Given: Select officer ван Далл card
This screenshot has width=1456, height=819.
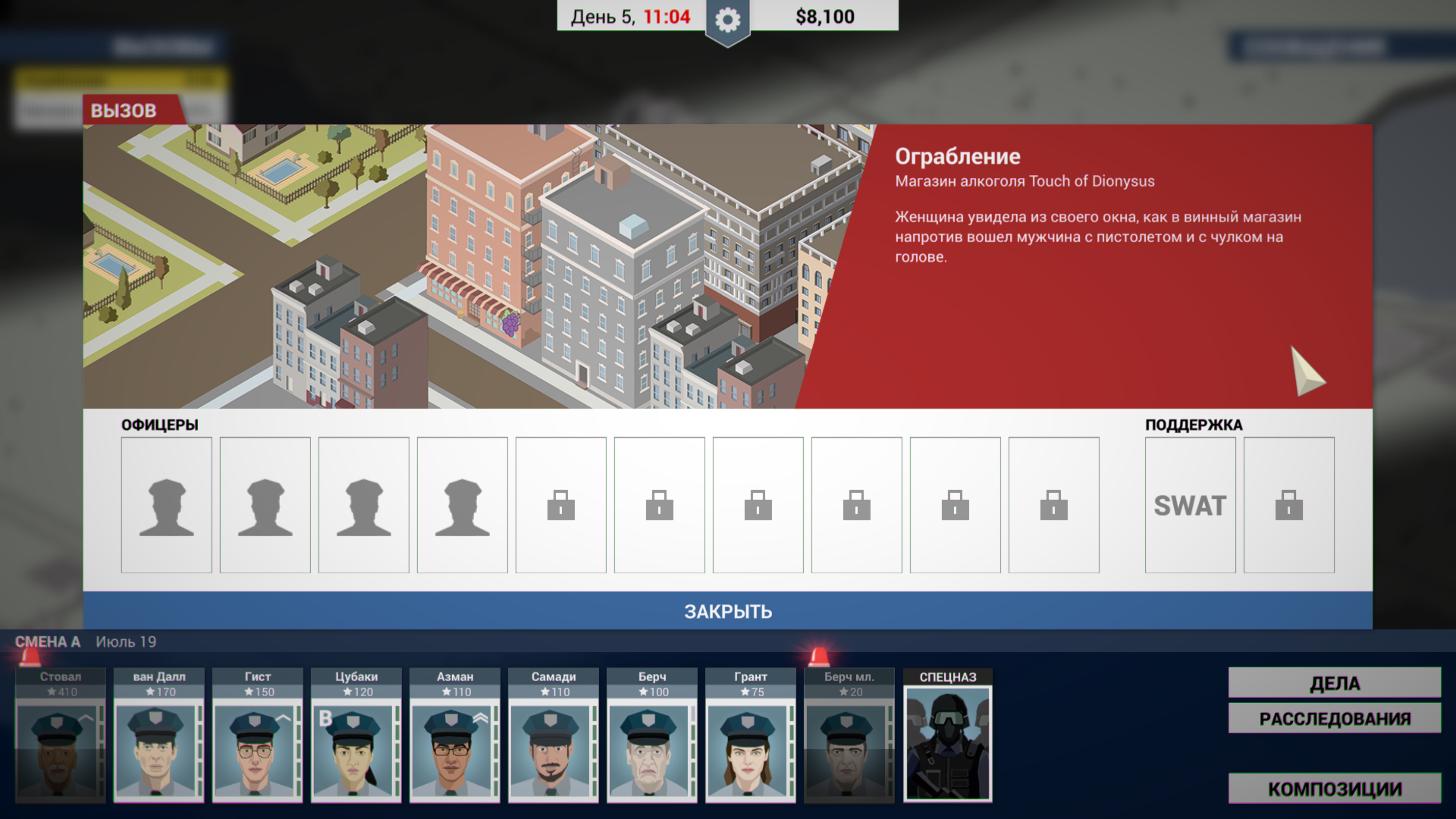Looking at the screenshot, I should [x=159, y=736].
